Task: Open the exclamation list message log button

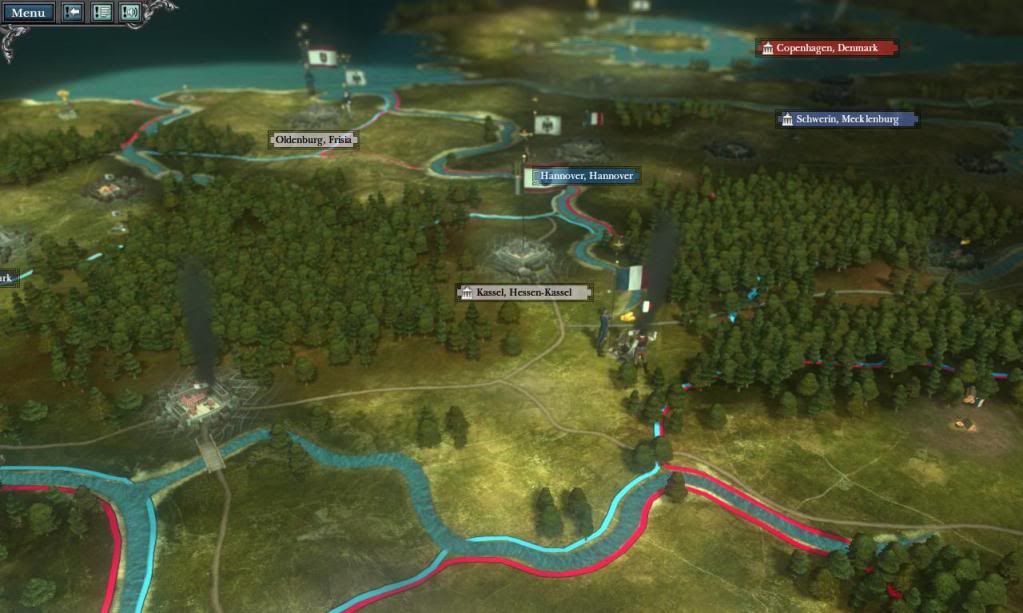Action: [x=101, y=13]
